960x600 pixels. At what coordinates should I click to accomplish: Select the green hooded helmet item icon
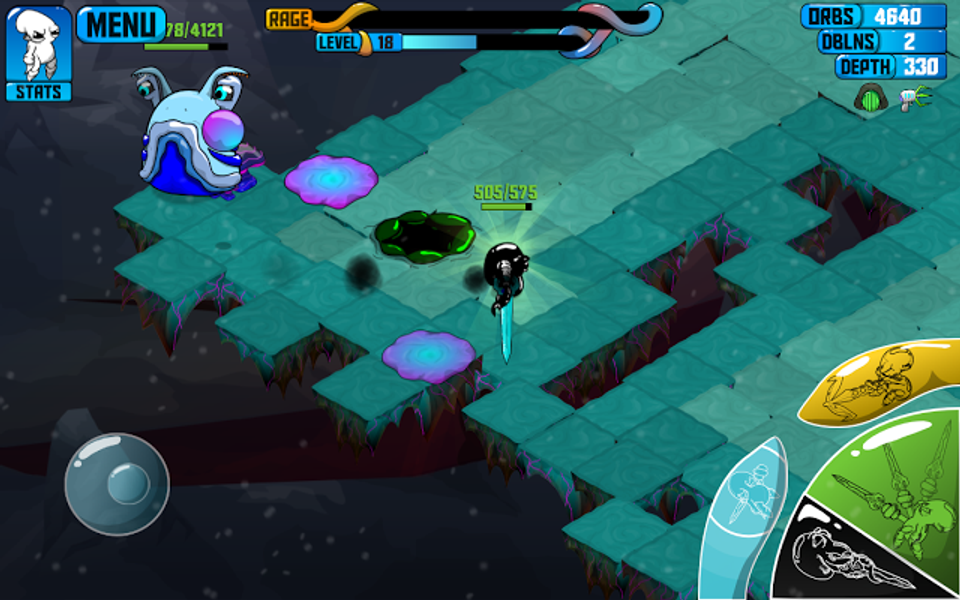(x=868, y=98)
